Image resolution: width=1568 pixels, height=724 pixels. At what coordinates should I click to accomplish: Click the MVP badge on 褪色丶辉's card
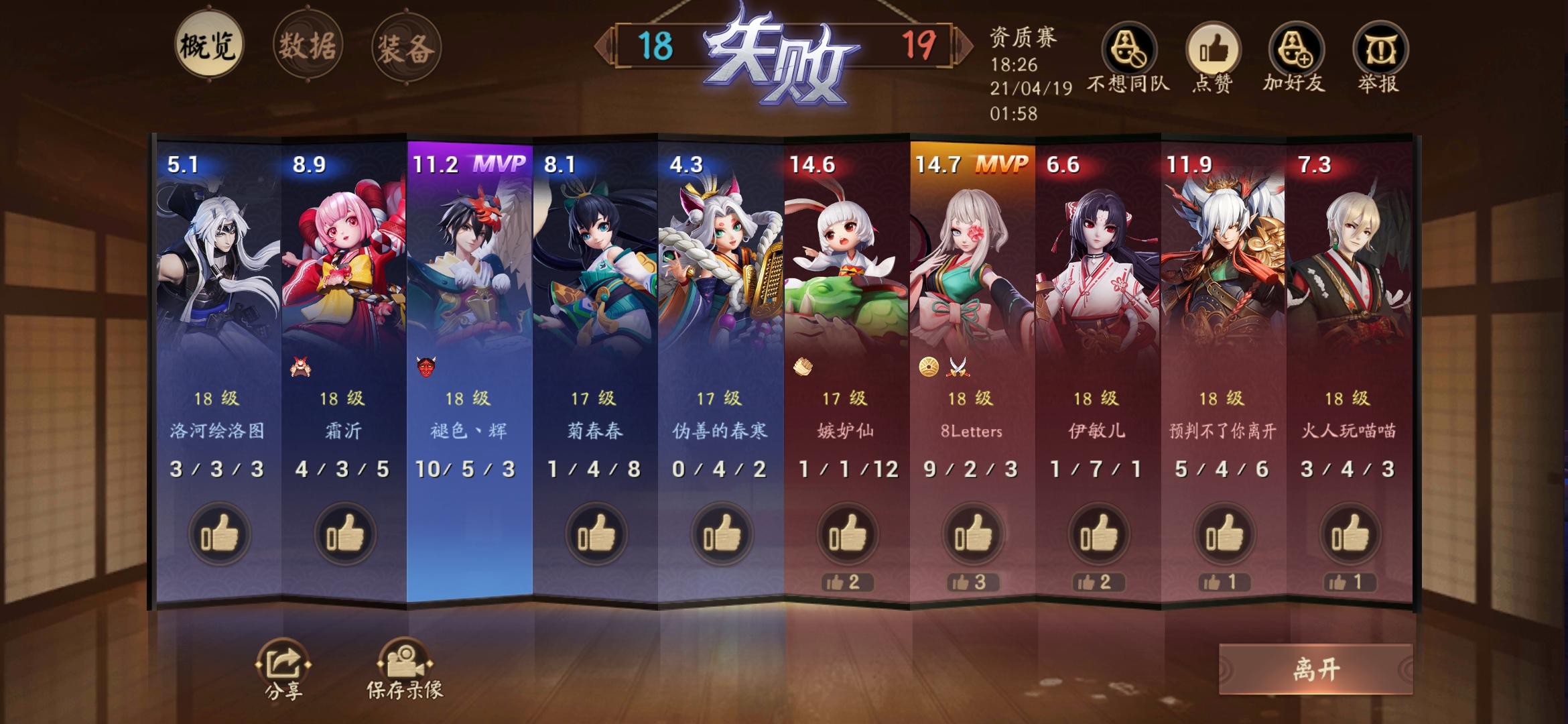(499, 163)
